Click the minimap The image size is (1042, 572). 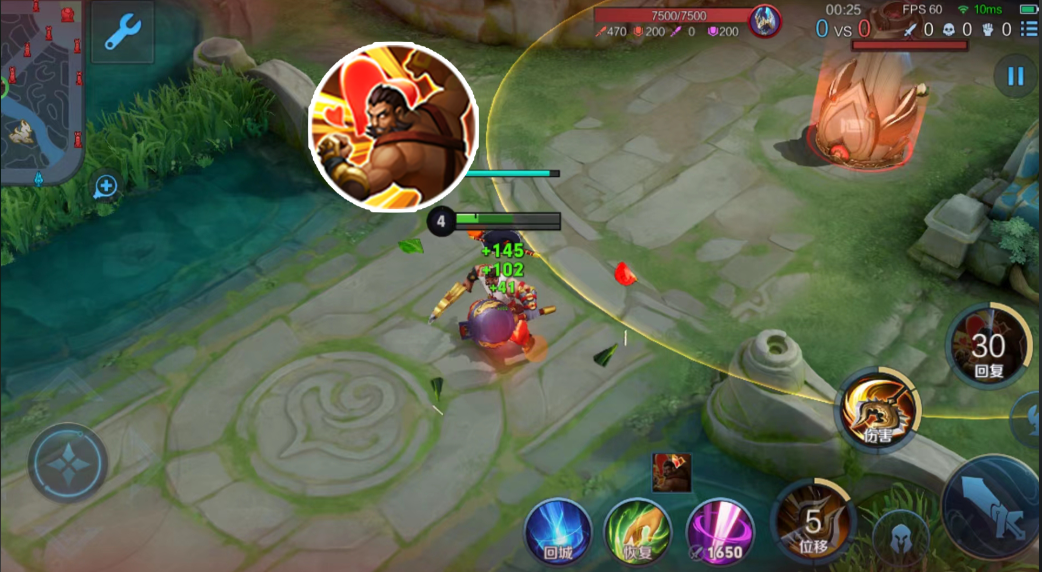(40, 90)
